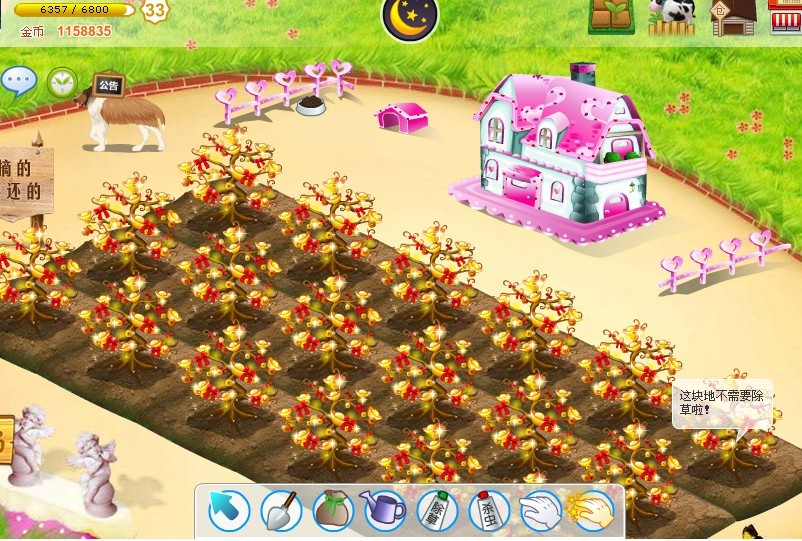Use the sparkling hand harvest-all tool
The image size is (802, 541).
[x=590, y=511]
